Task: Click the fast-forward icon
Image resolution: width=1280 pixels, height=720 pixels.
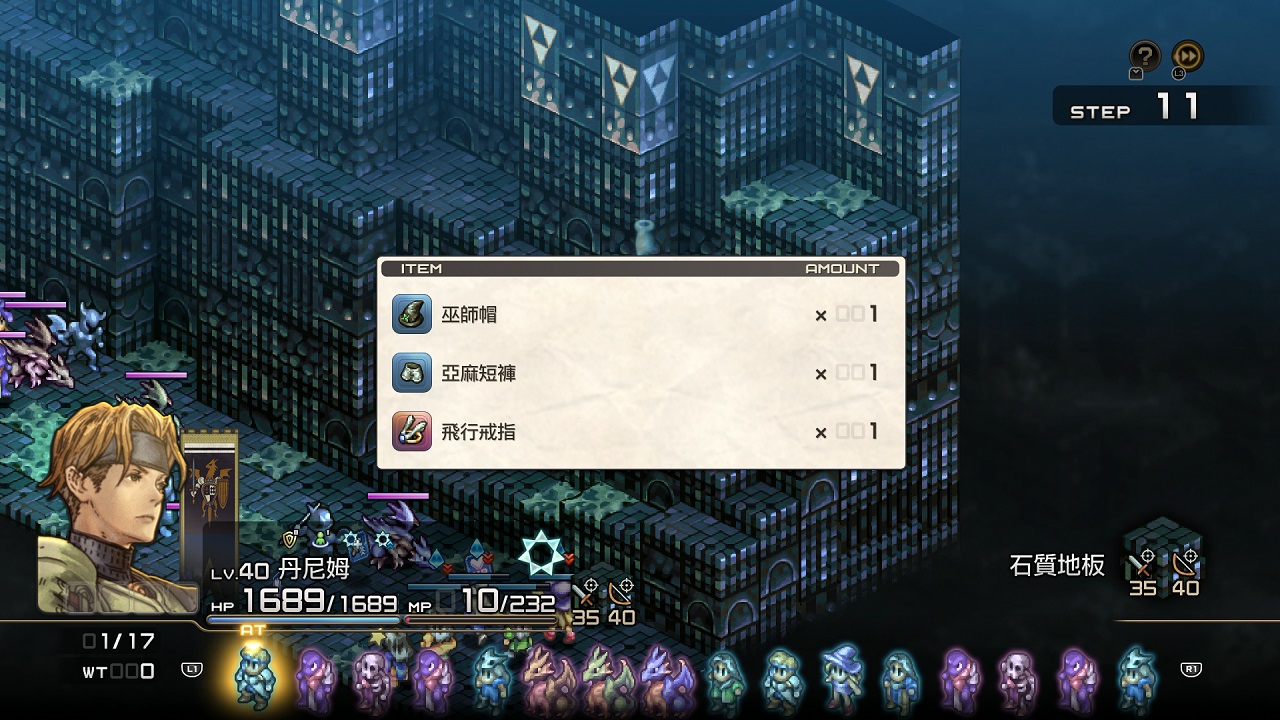Action: click(1188, 56)
